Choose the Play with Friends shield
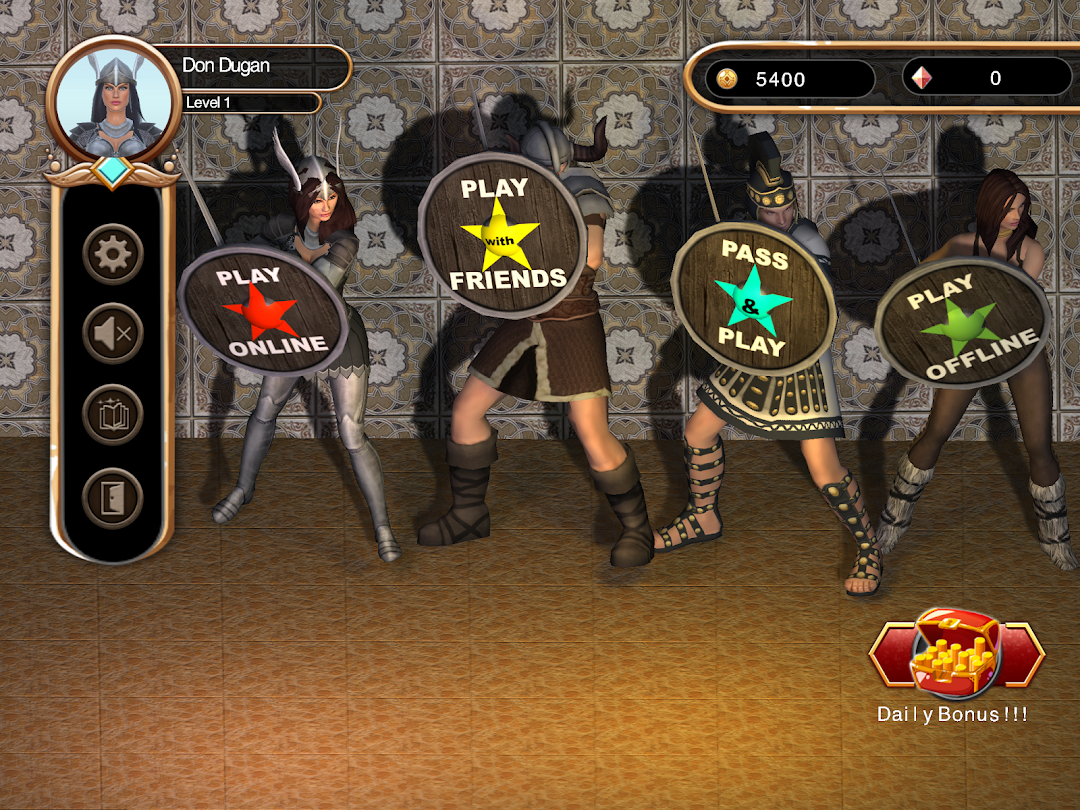Viewport: 1080px width, 810px height. [502, 234]
